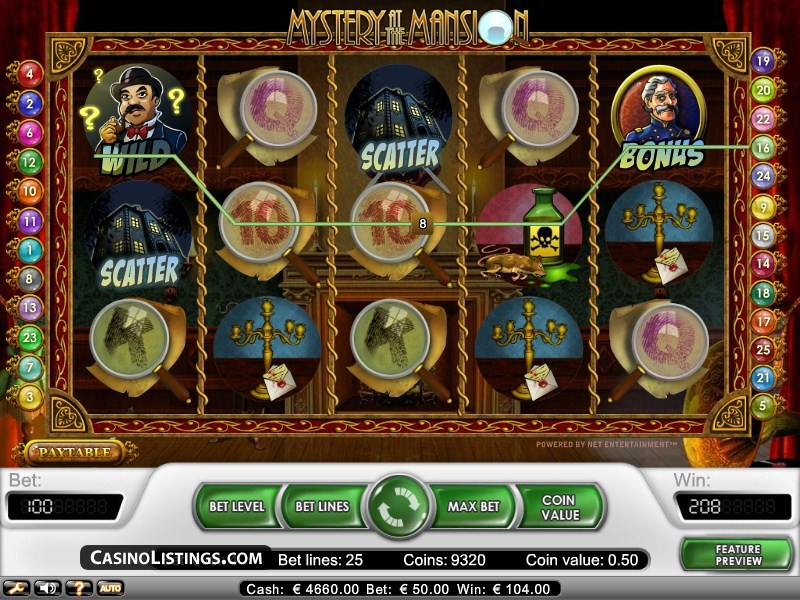Select bet line number 4
The image size is (800, 600).
pos(30,73)
